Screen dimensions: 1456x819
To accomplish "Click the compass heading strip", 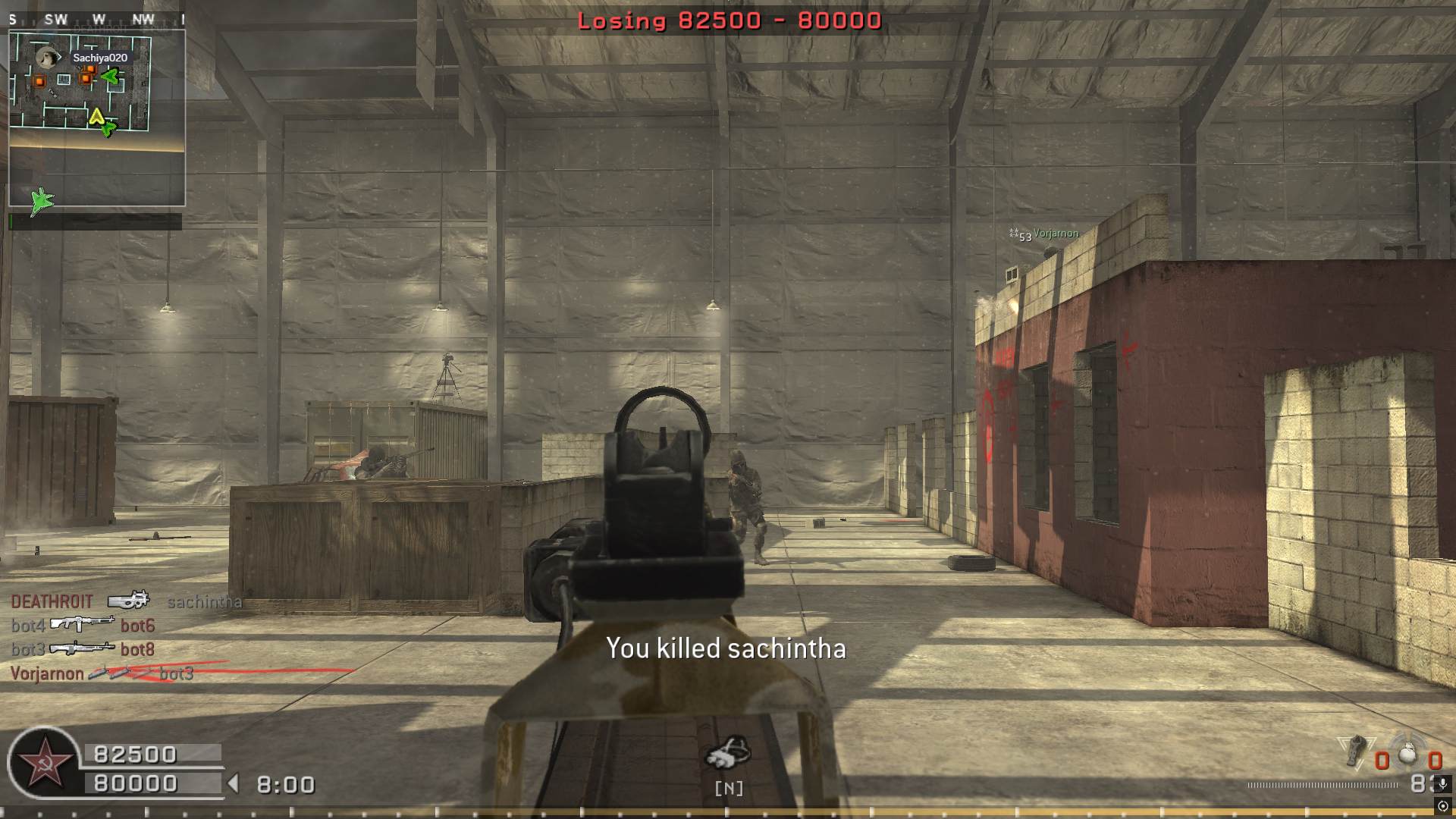I will (96, 20).
